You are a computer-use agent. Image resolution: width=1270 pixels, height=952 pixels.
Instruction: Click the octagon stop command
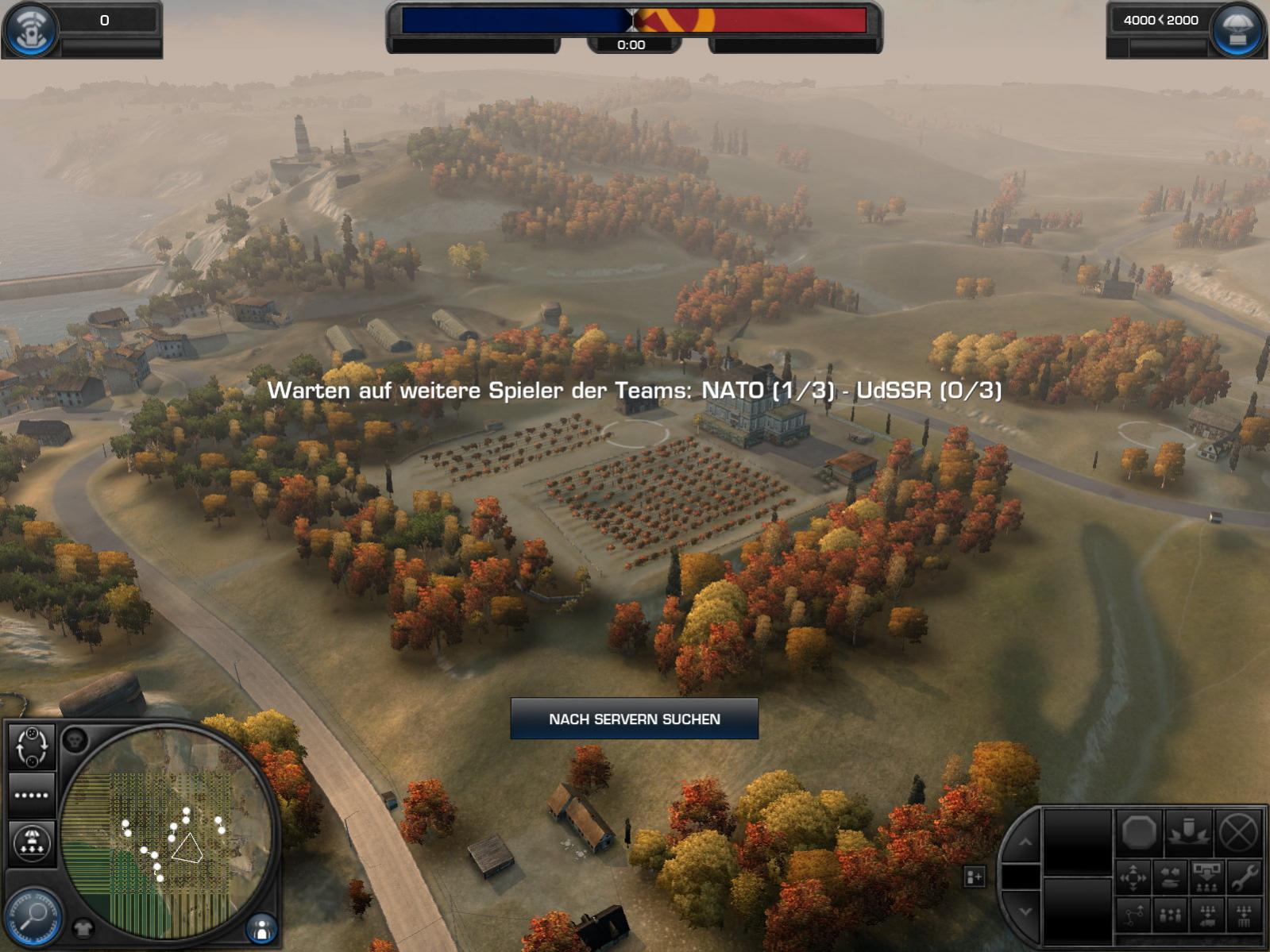pos(1138,832)
